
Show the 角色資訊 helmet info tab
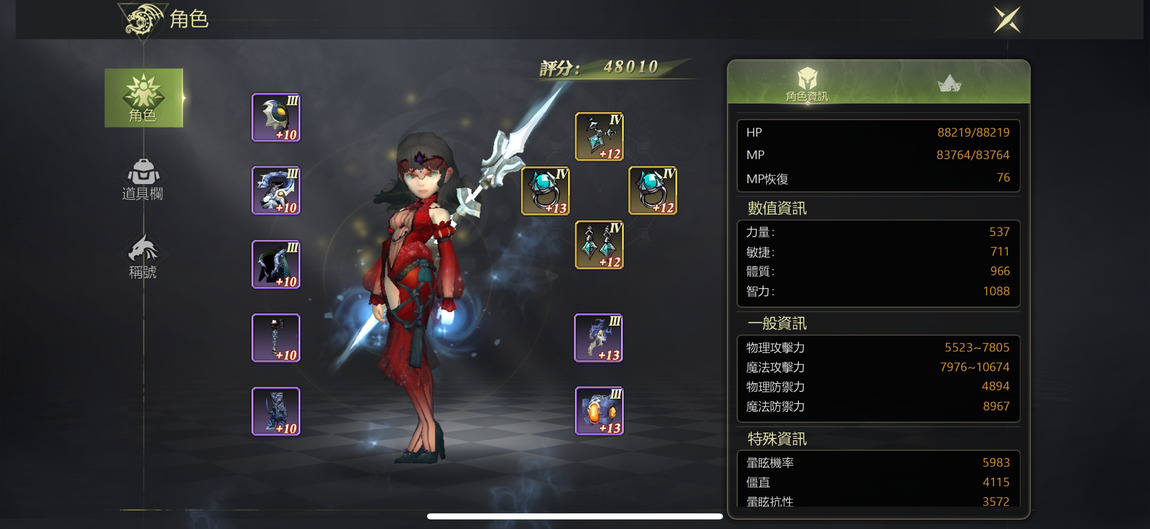point(806,83)
